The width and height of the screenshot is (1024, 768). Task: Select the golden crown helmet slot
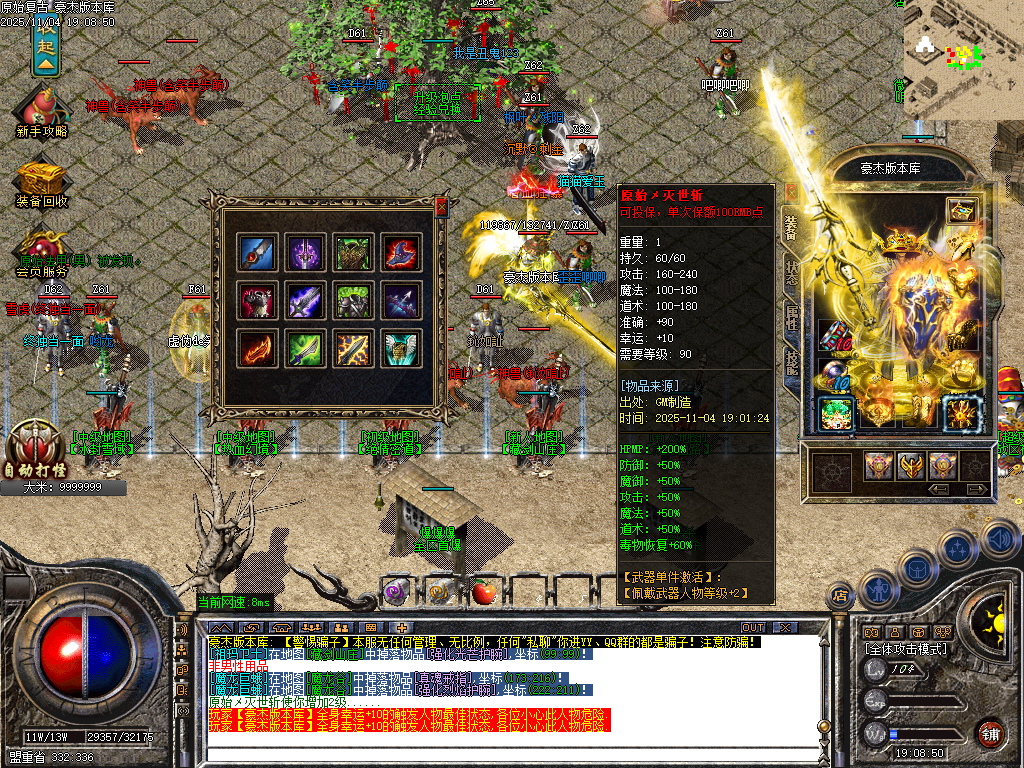pos(900,243)
